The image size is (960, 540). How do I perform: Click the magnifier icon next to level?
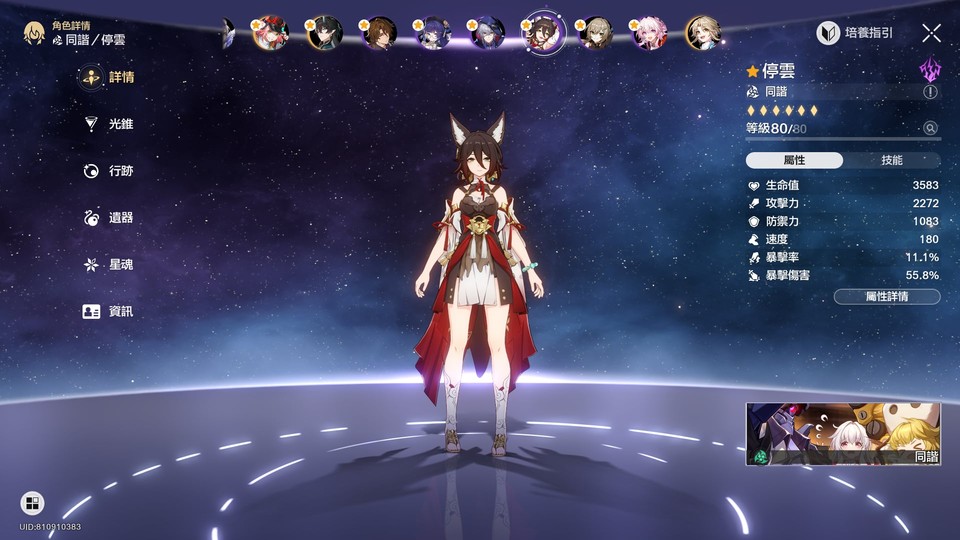pyautogui.click(x=930, y=128)
